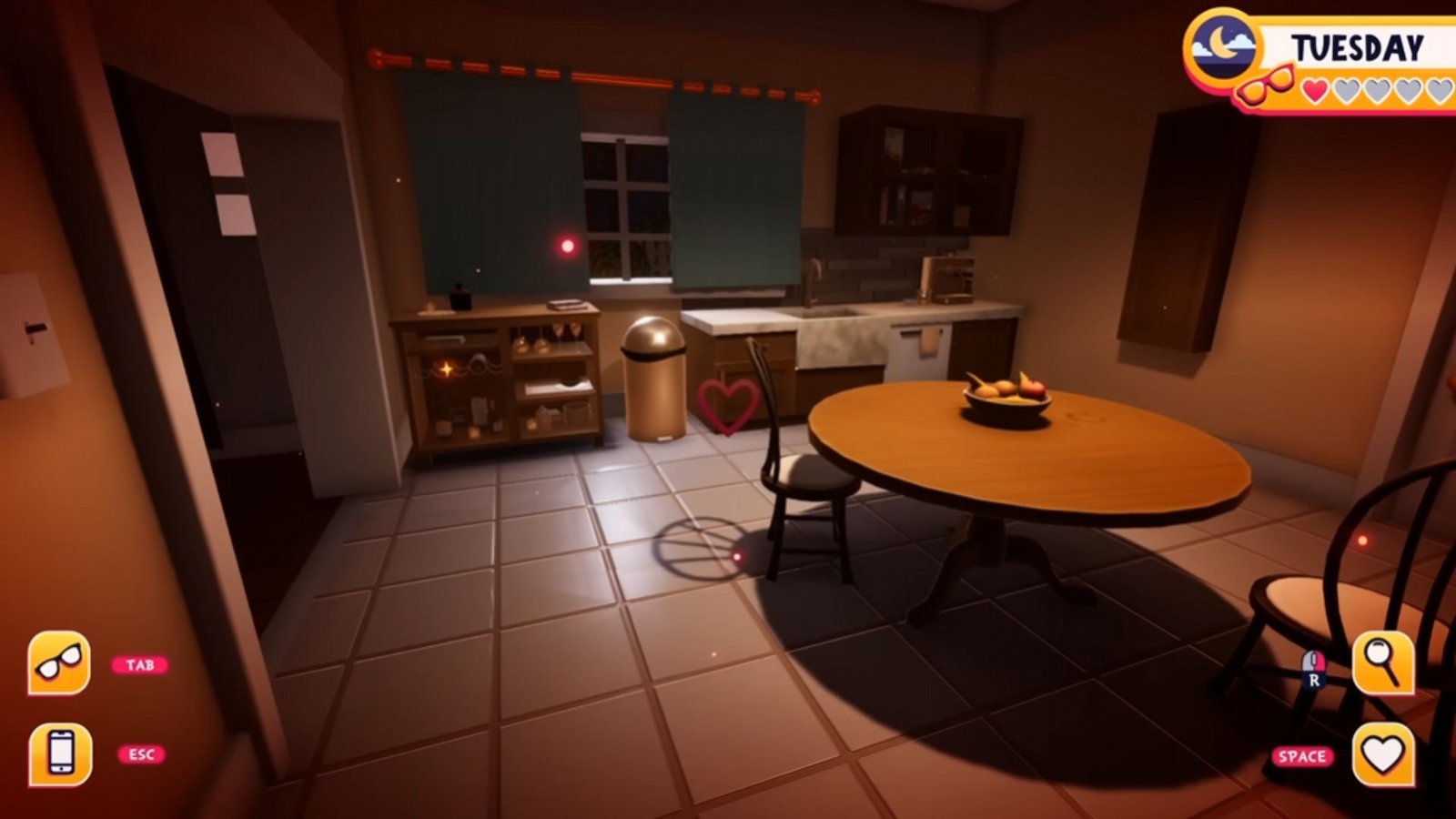Click the fruit bowl on the dining table

tap(1005, 392)
